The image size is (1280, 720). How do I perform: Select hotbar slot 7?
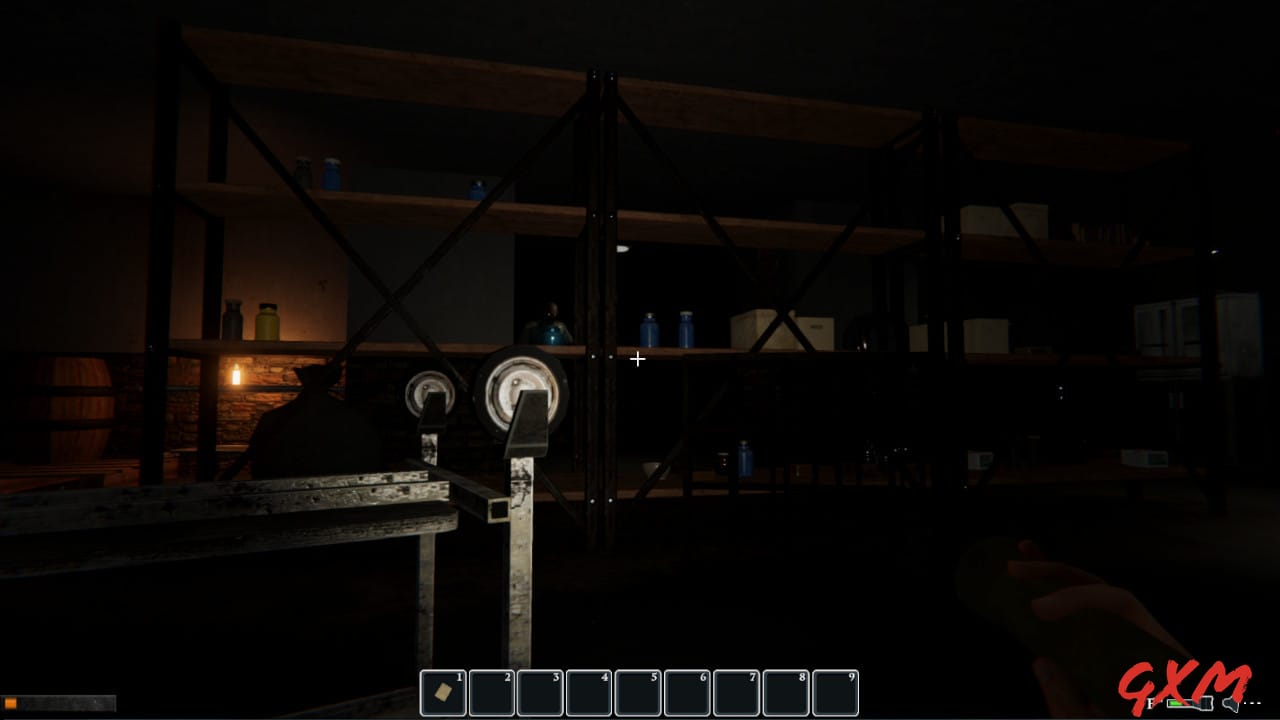coord(736,692)
